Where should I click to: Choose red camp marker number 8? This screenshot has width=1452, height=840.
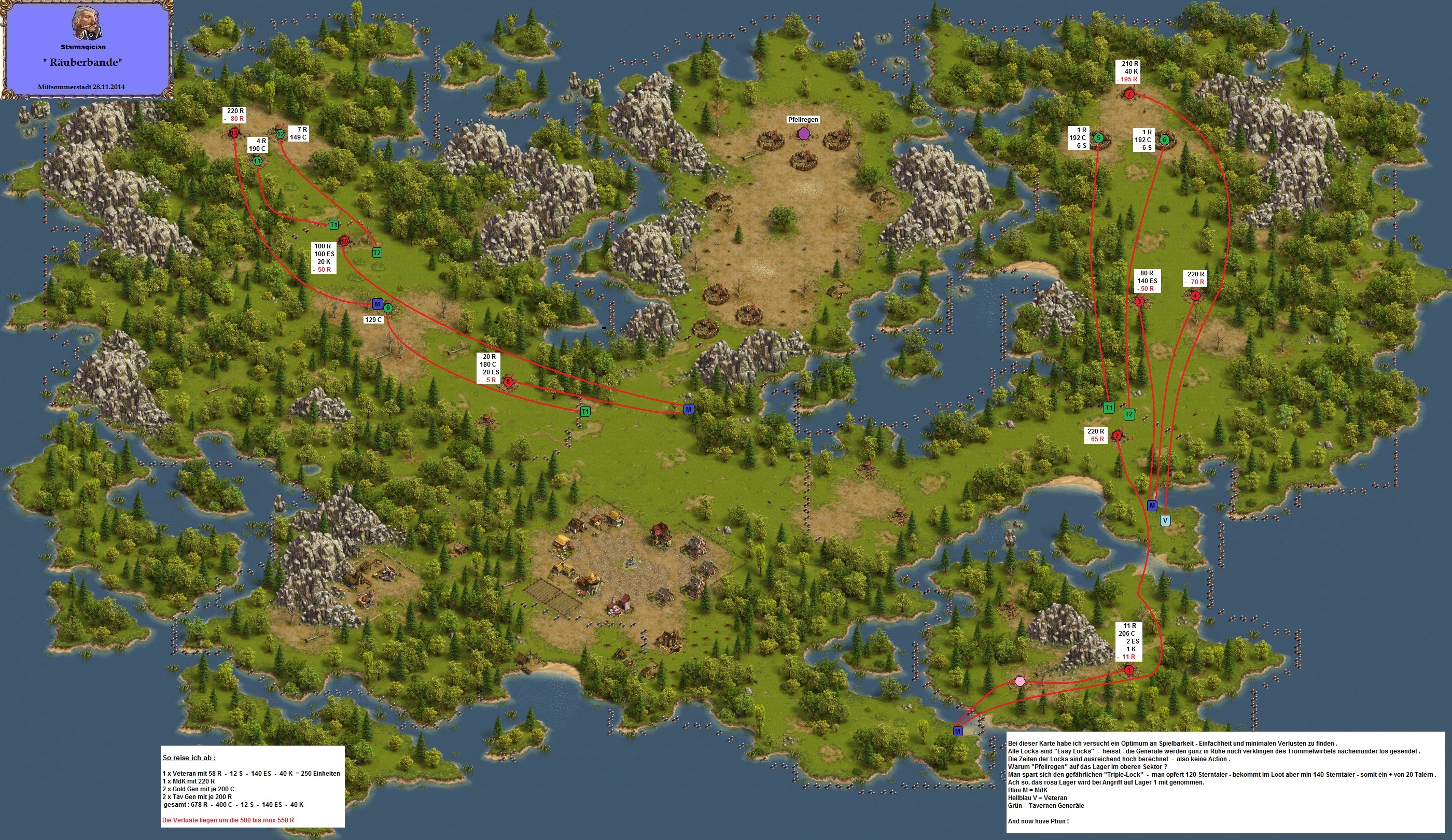(508, 382)
